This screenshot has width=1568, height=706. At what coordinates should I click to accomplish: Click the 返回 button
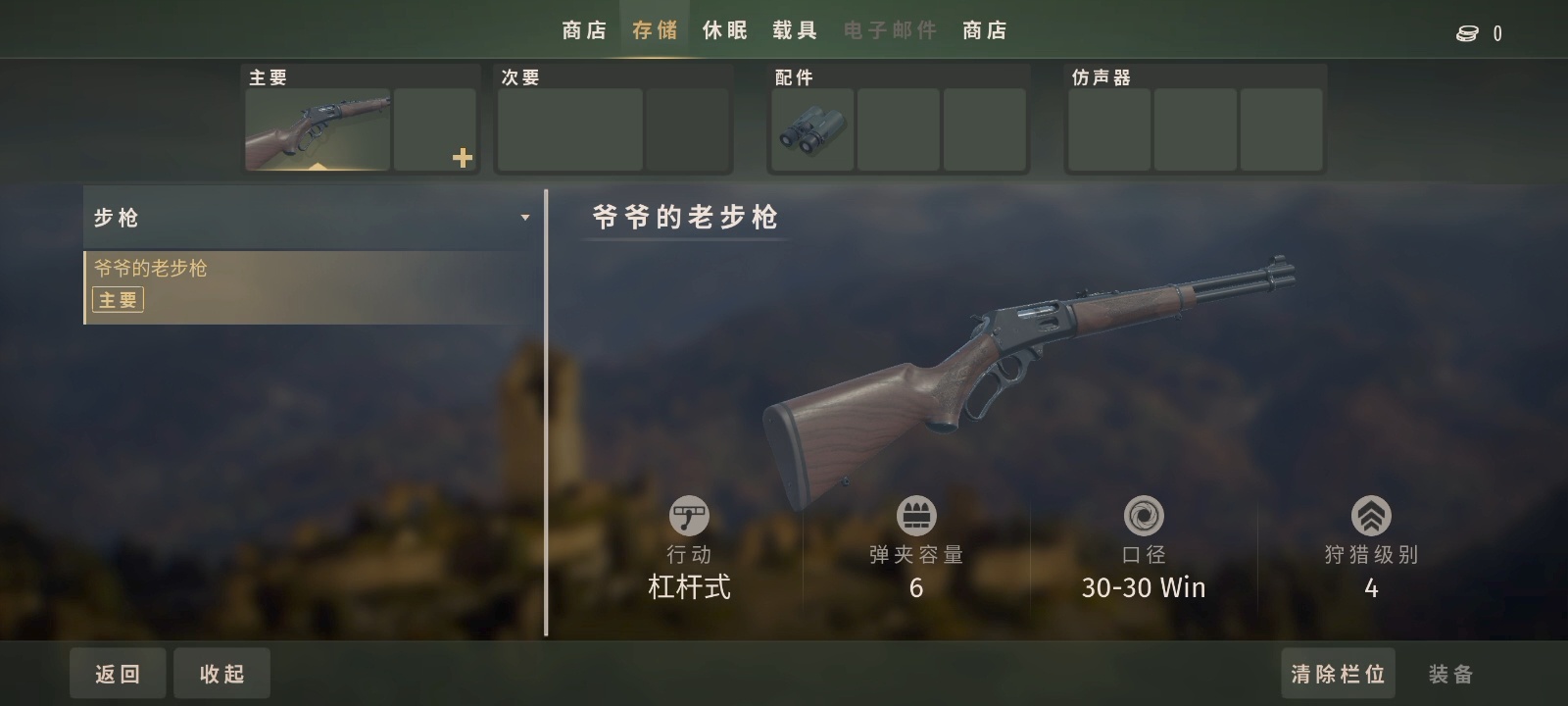(x=118, y=674)
